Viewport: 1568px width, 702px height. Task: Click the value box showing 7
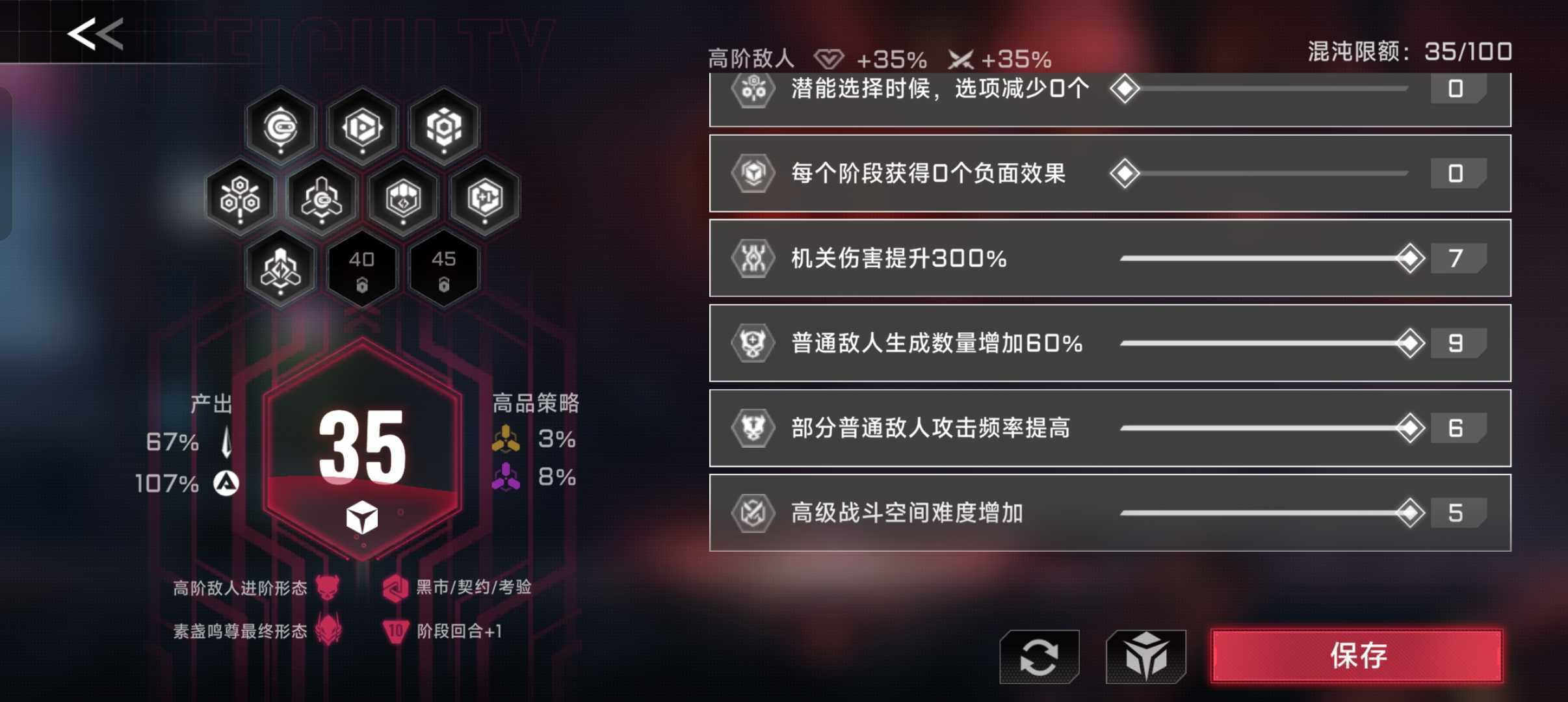tap(1459, 258)
